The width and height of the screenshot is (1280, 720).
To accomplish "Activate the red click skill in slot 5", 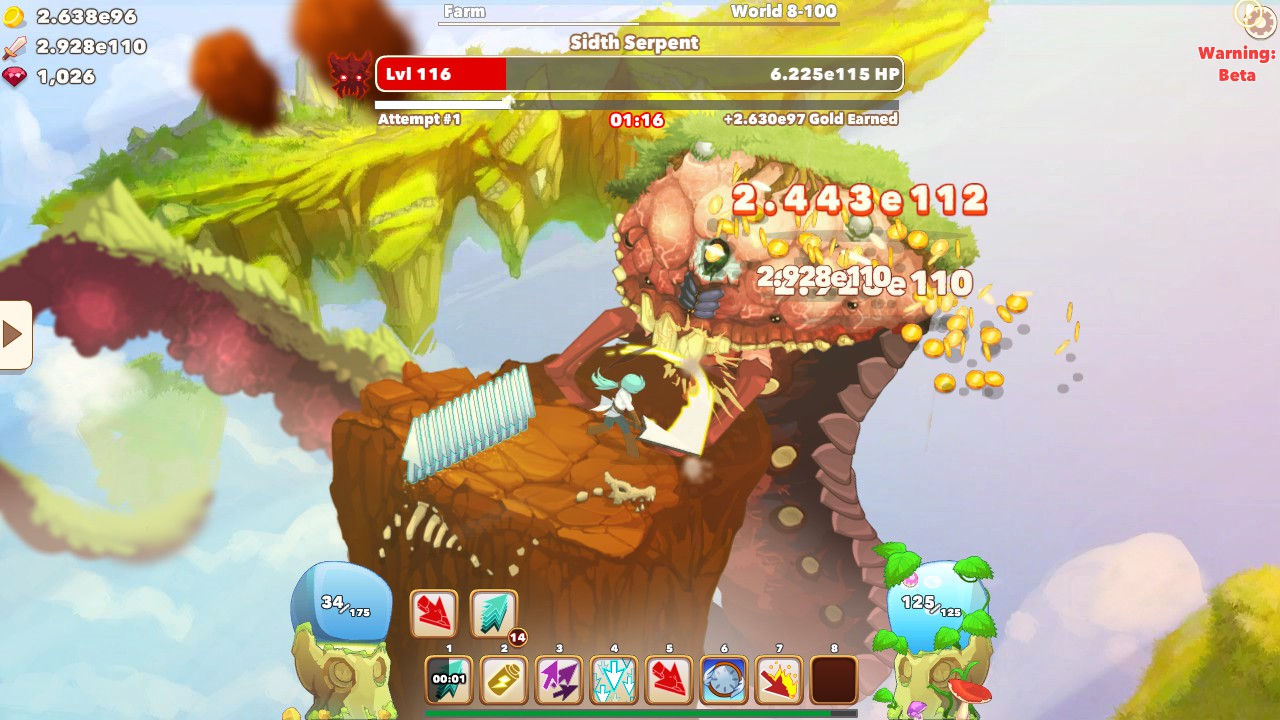I will (x=668, y=679).
